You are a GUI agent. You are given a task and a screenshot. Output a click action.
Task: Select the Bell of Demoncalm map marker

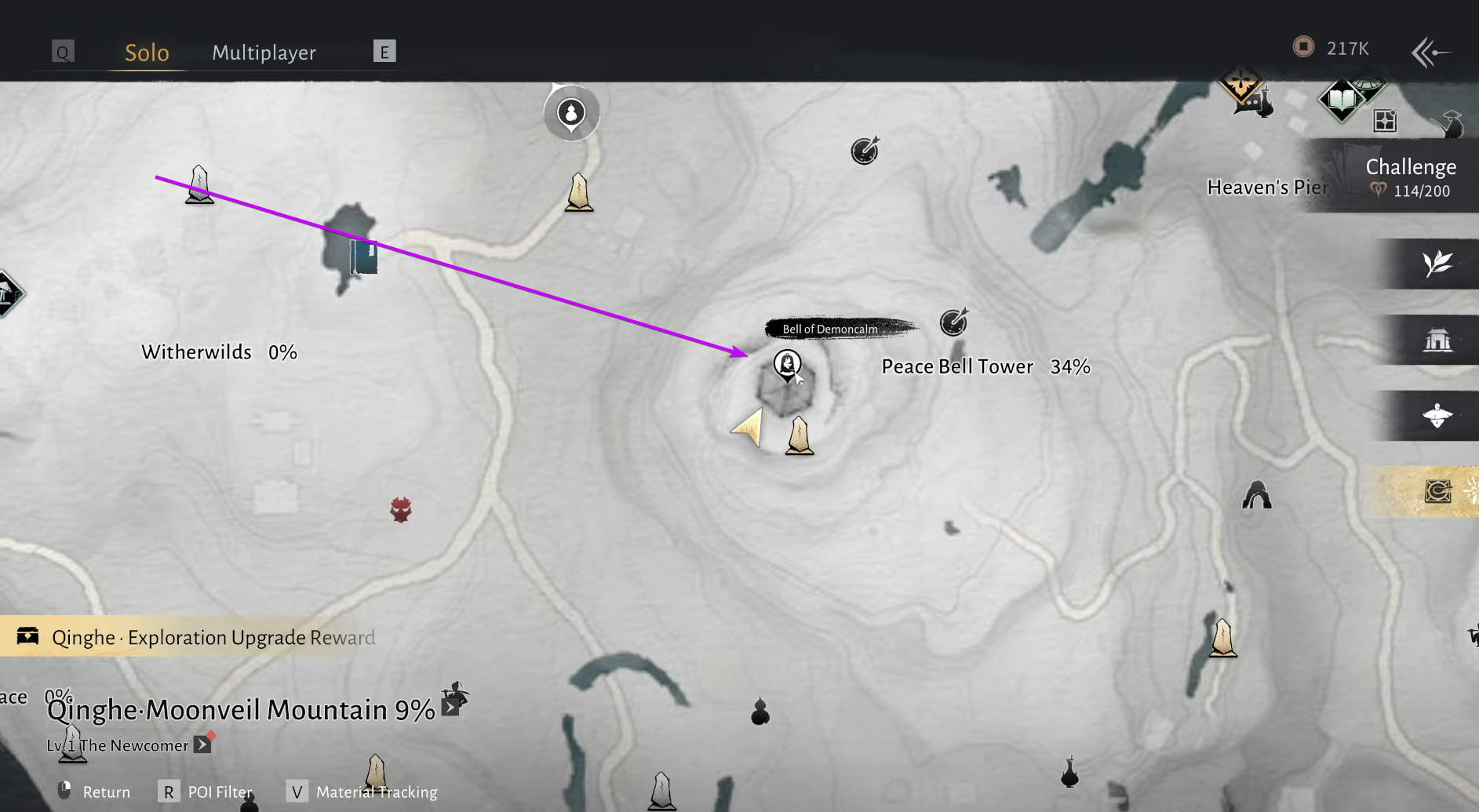click(787, 366)
